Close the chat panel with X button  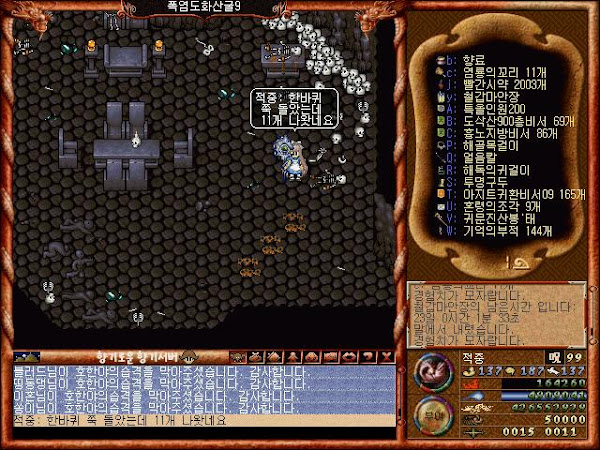click(385, 357)
